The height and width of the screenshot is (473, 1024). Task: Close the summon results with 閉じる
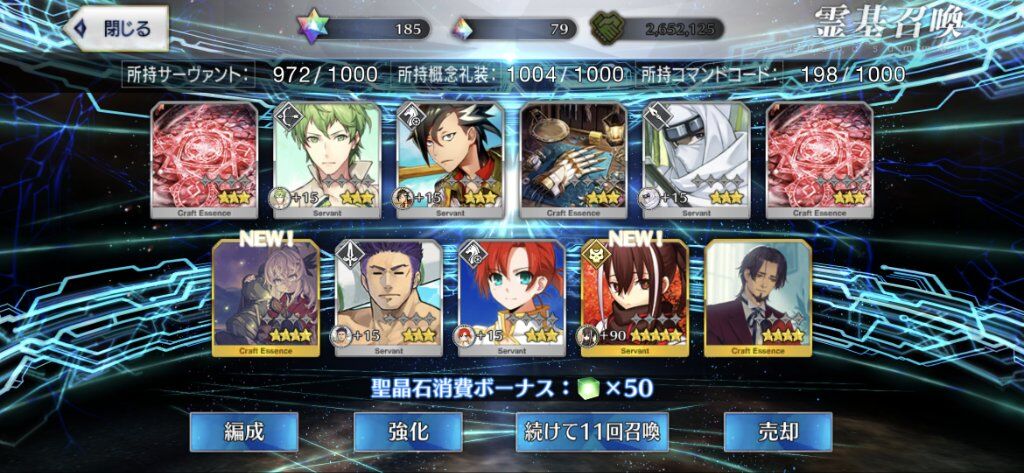click(x=116, y=29)
